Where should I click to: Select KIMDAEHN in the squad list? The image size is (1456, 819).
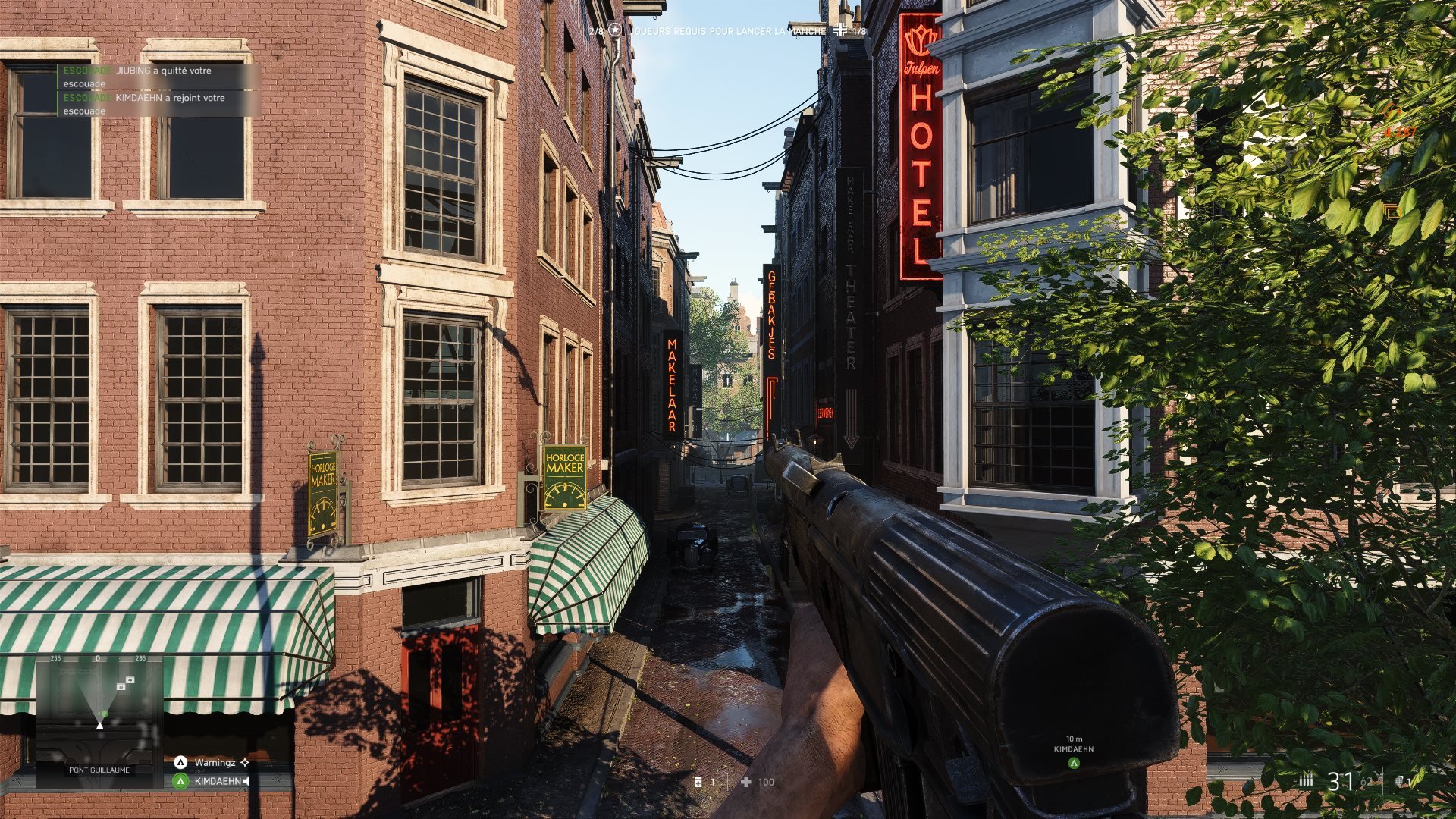217,781
